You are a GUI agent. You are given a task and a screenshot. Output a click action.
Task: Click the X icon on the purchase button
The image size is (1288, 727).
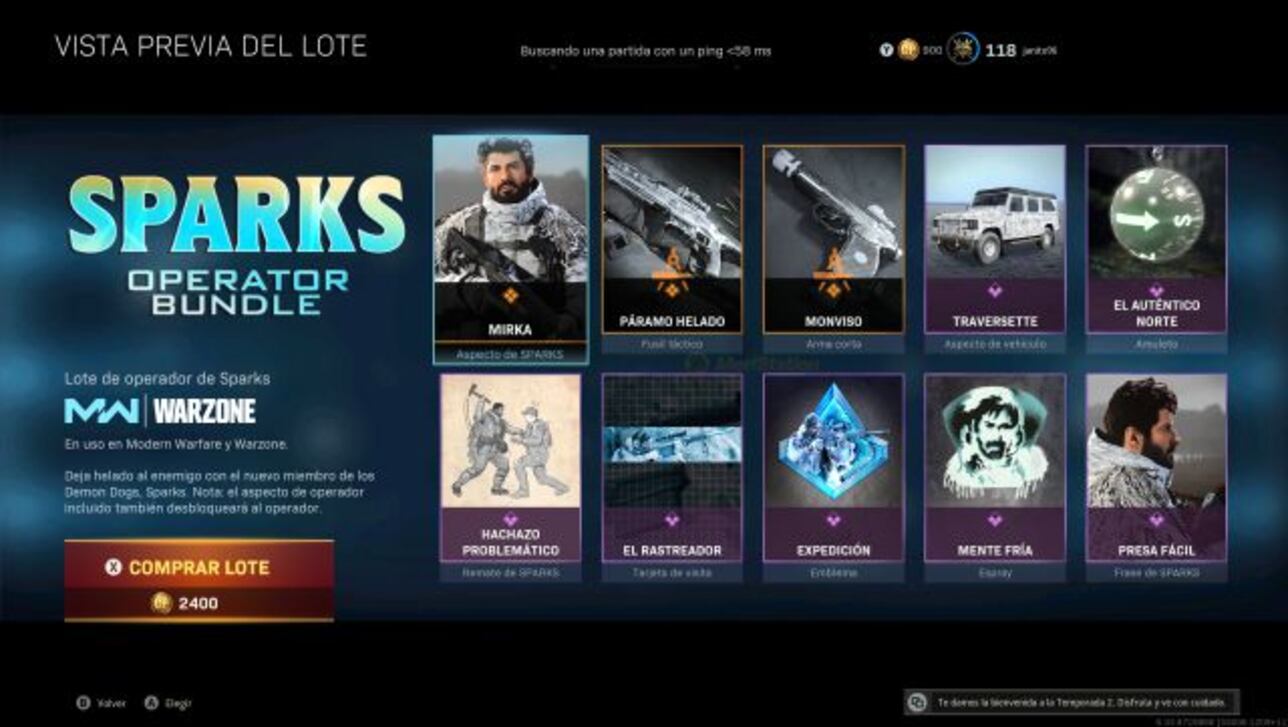pyautogui.click(x=111, y=566)
